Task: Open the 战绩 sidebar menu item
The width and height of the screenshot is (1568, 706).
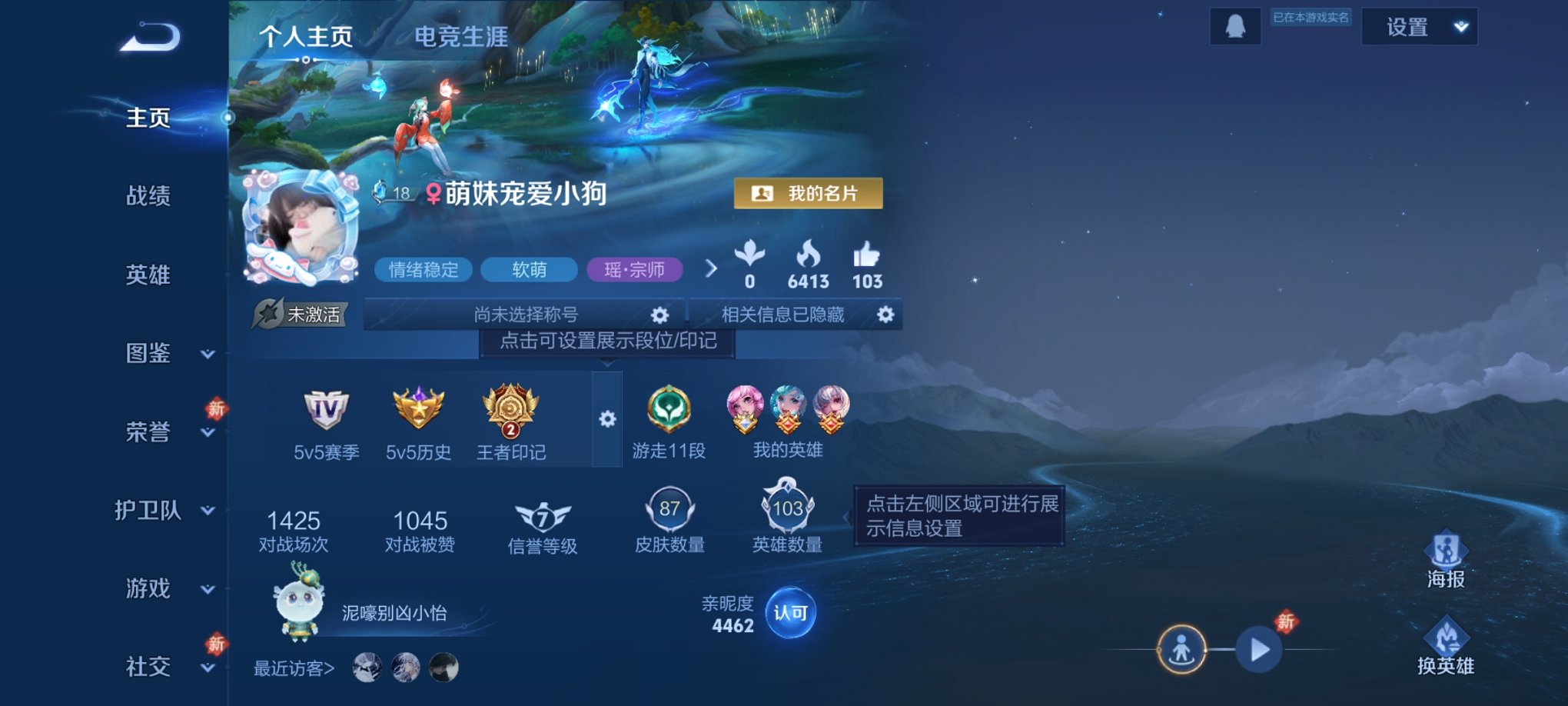Action: tap(148, 197)
